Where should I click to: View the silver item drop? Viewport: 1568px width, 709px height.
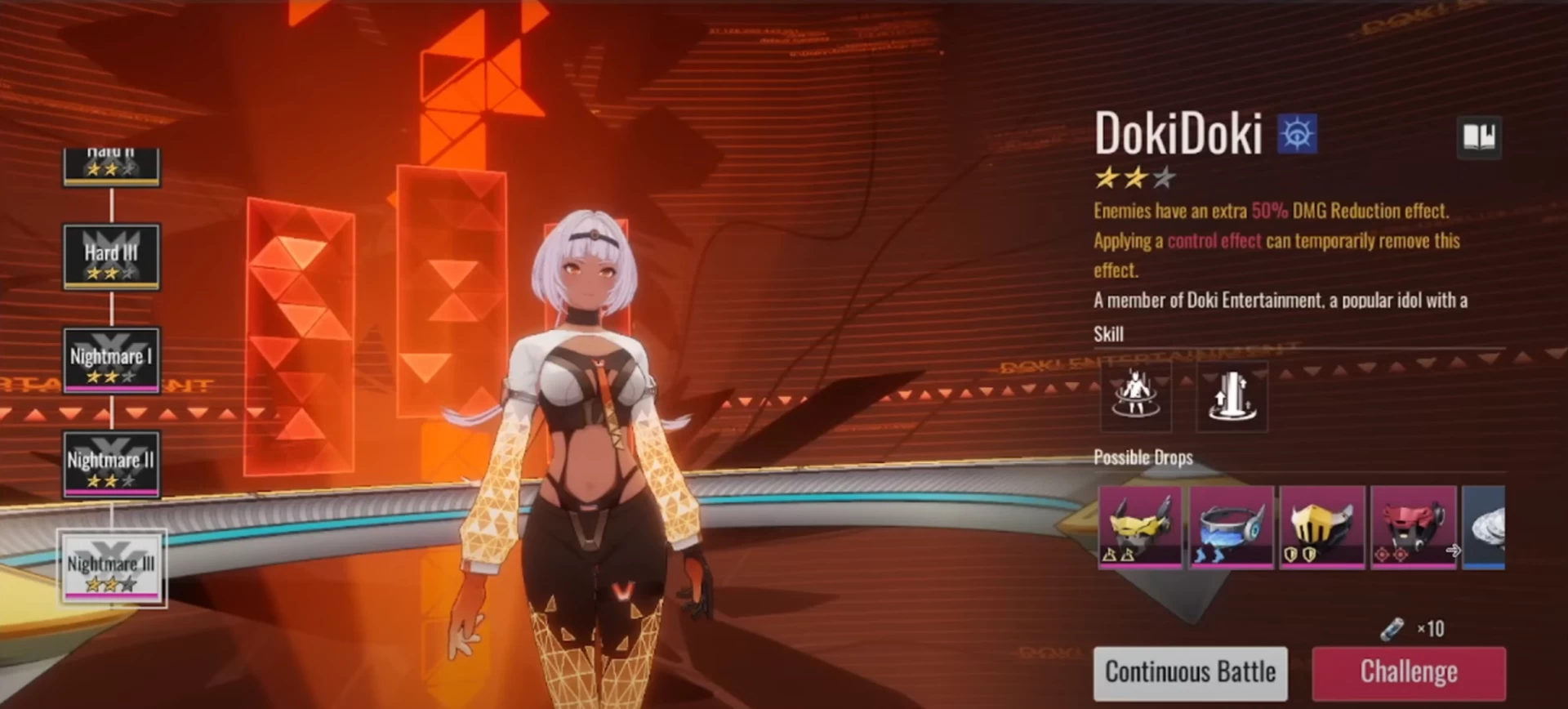[1484, 527]
